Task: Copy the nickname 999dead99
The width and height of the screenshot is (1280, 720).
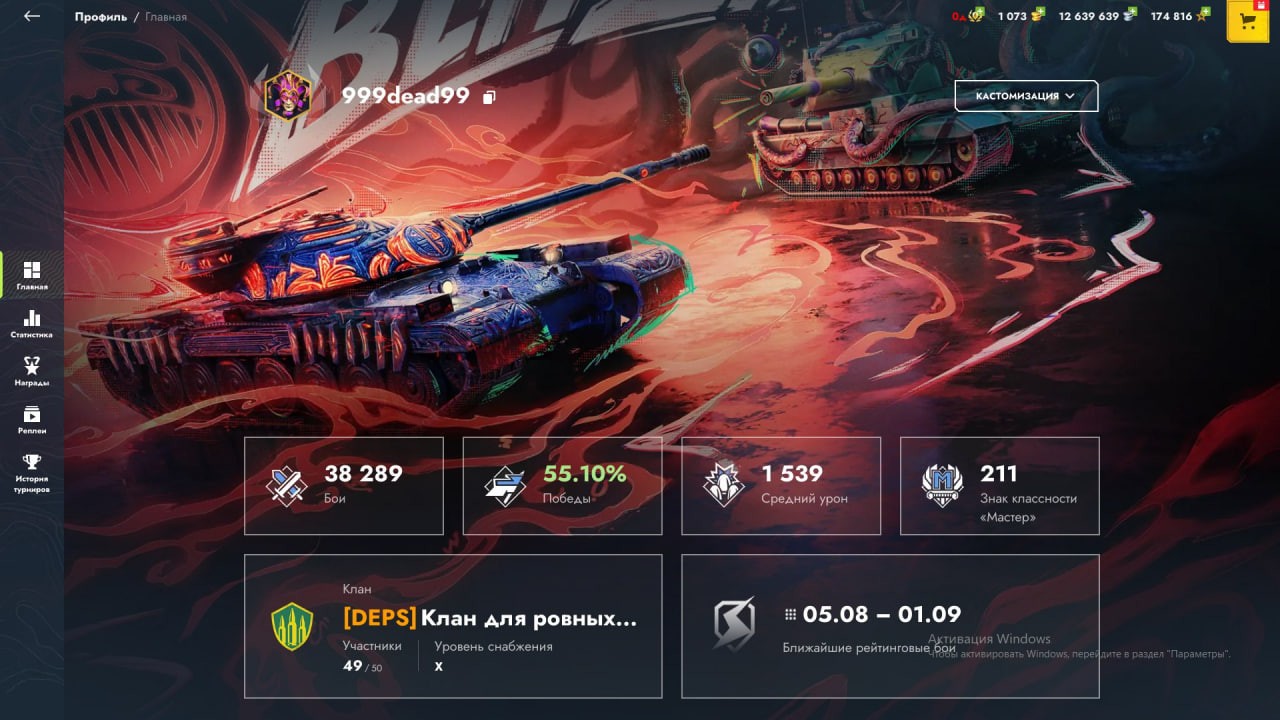Action: (x=489, y=97)
